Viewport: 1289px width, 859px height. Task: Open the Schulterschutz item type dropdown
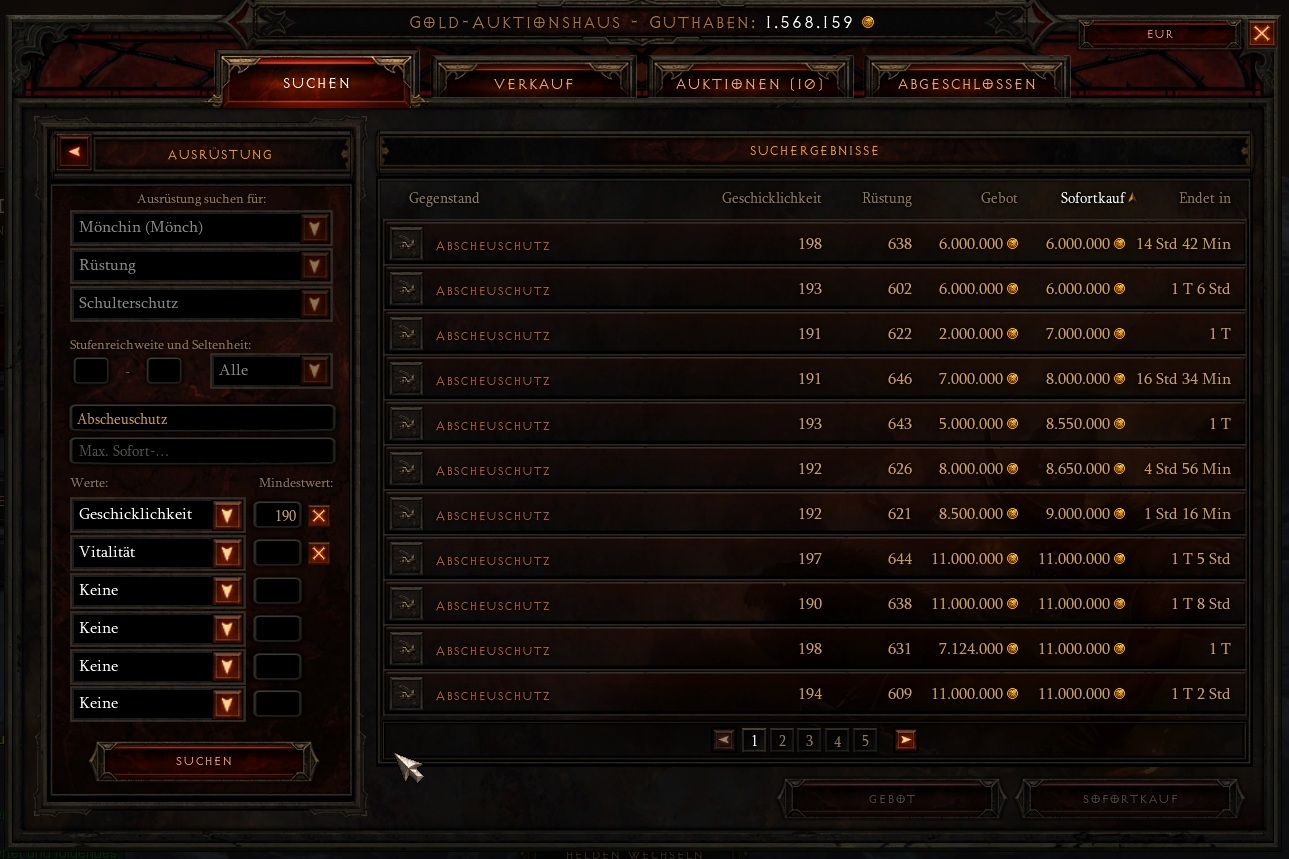(315, 304)
